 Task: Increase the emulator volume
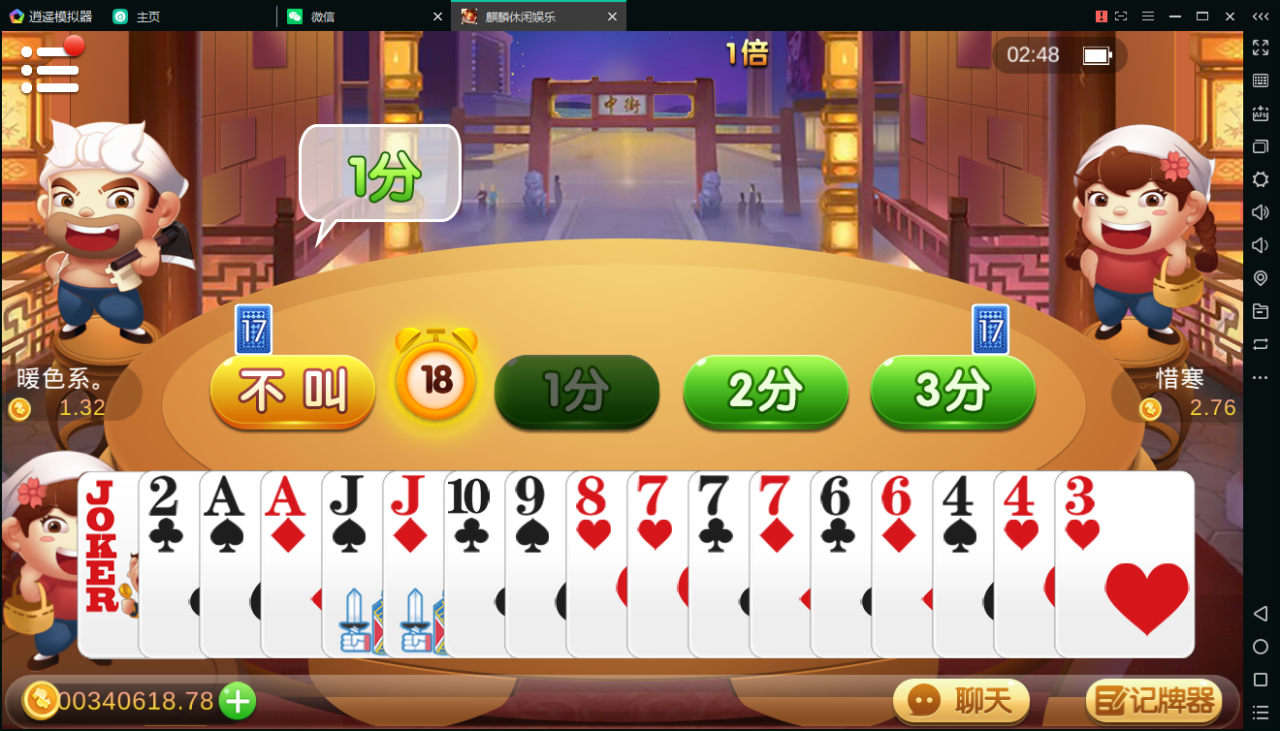click(x=1260, y=212)
